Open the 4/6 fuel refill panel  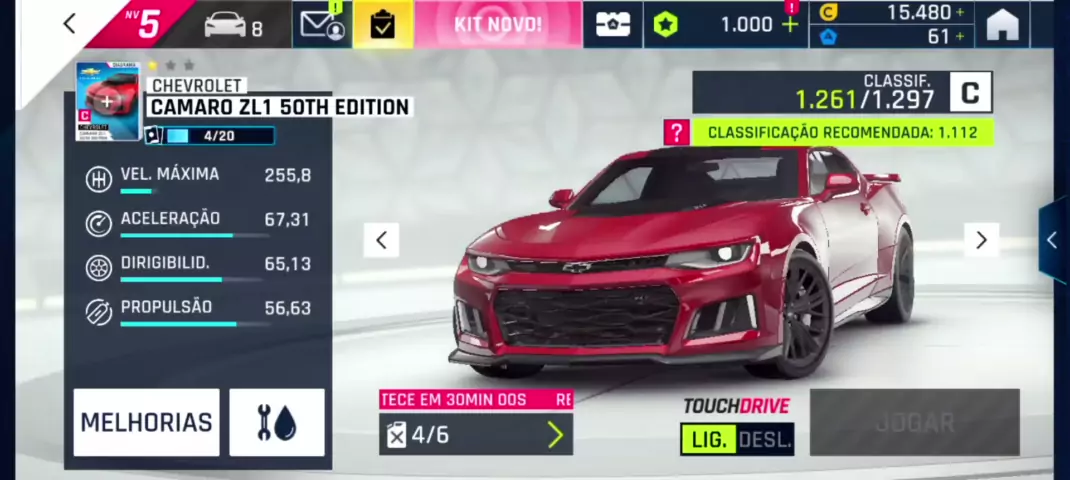(x=476, y=434)
